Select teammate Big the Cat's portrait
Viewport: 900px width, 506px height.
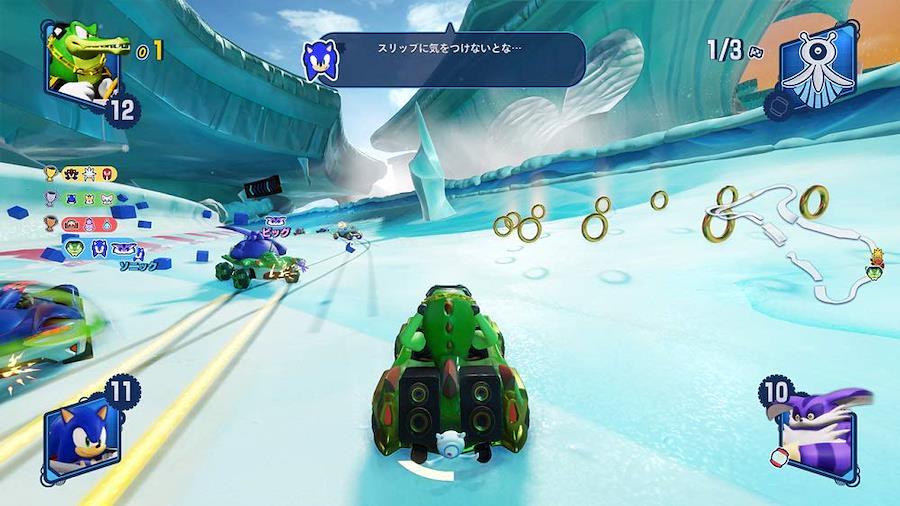point(818,430)
